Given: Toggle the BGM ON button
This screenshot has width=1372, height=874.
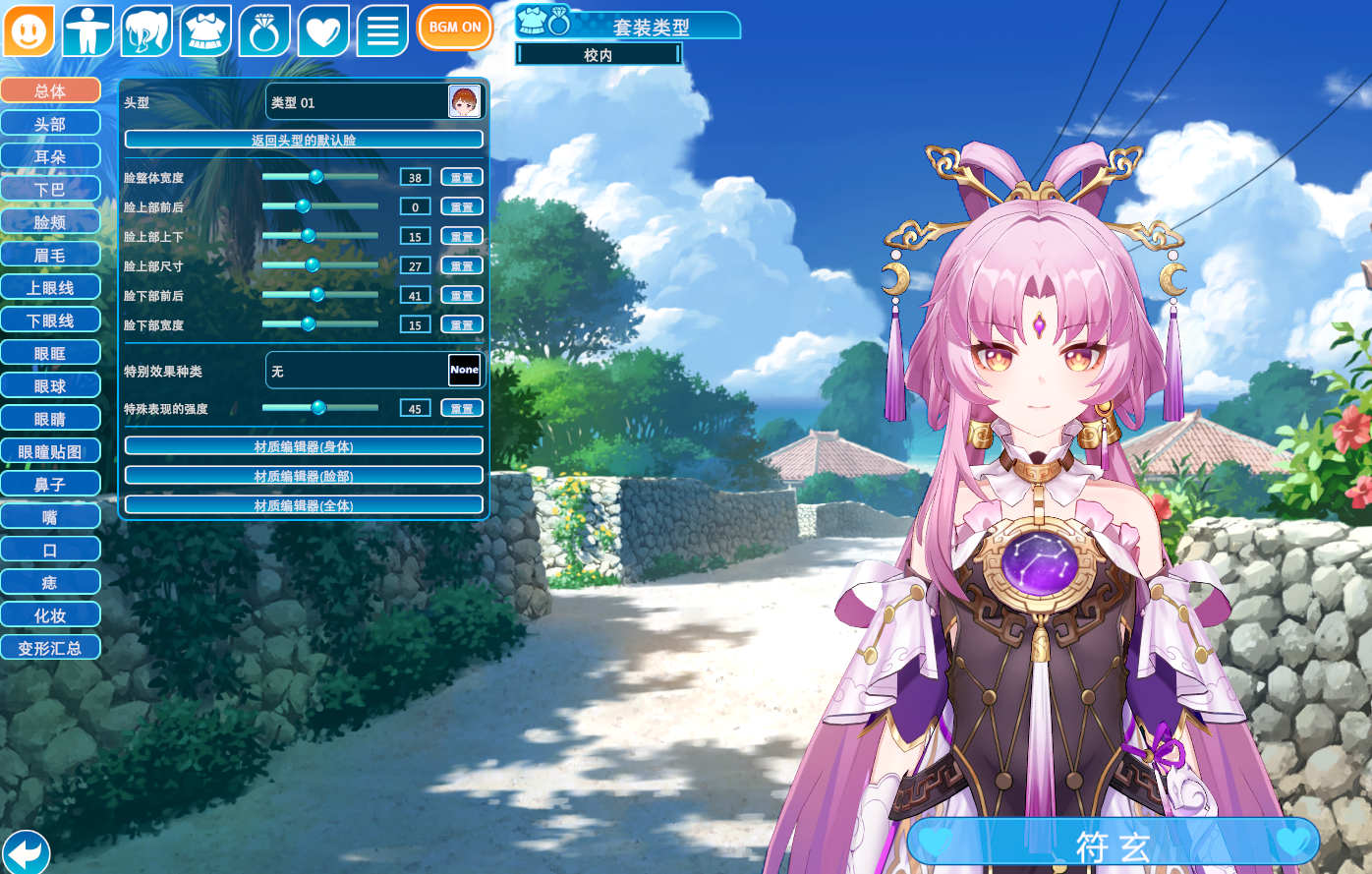Looking at the screenshot, I should [x=454, y=28].
